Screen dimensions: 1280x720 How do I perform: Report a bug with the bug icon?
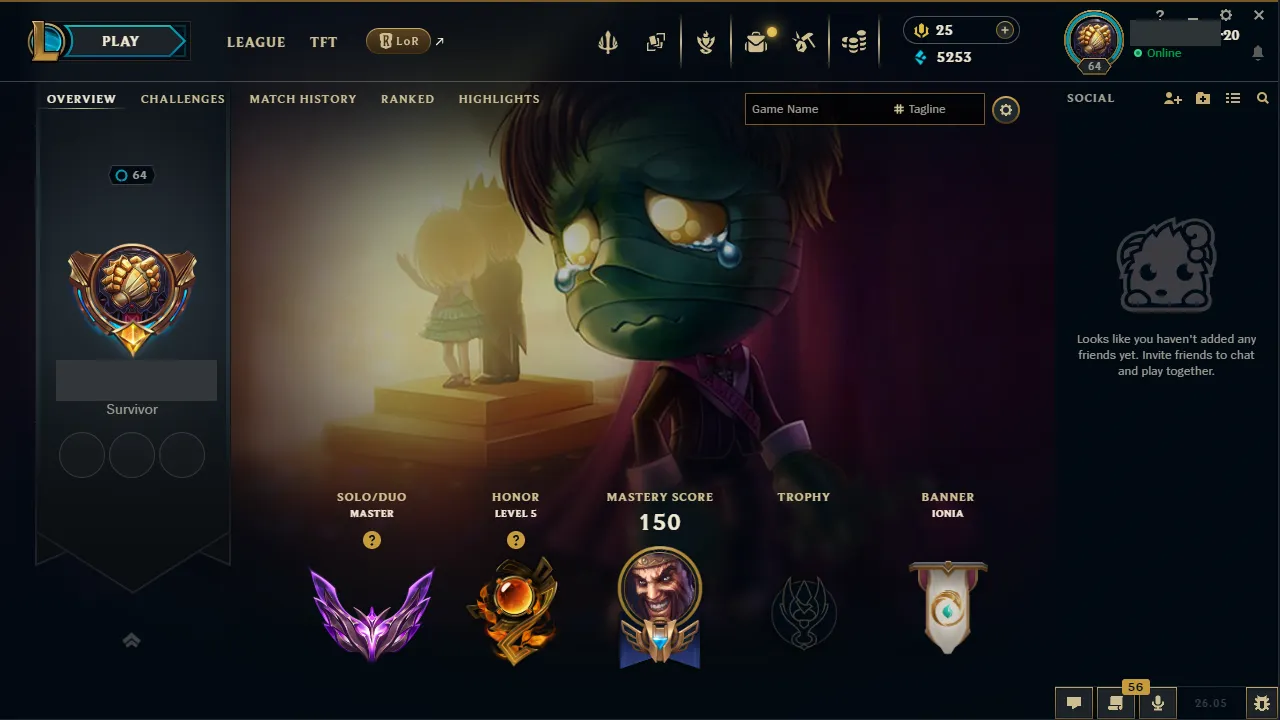(x=1262, y=702)
